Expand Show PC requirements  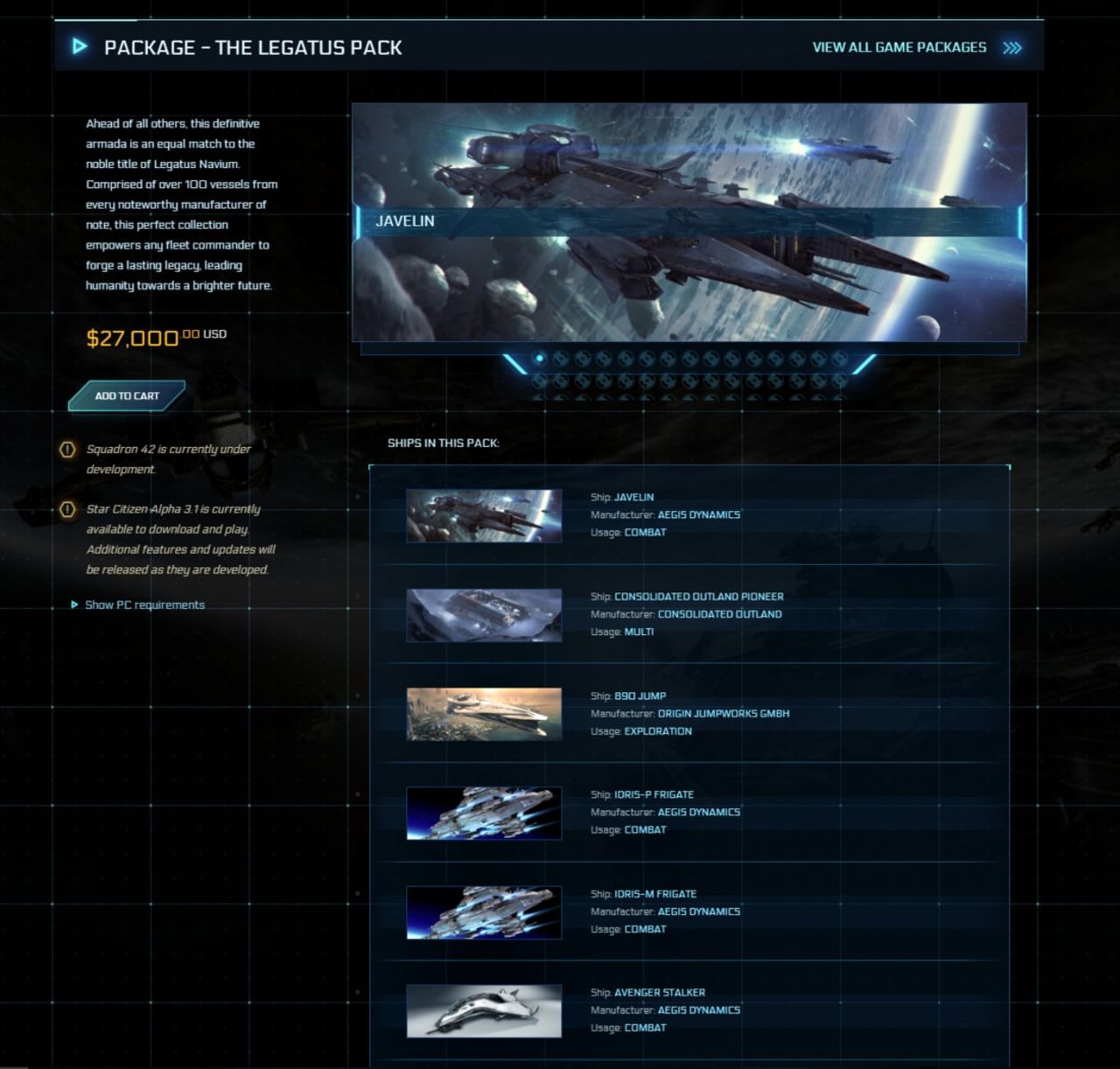tap(144, 604)
